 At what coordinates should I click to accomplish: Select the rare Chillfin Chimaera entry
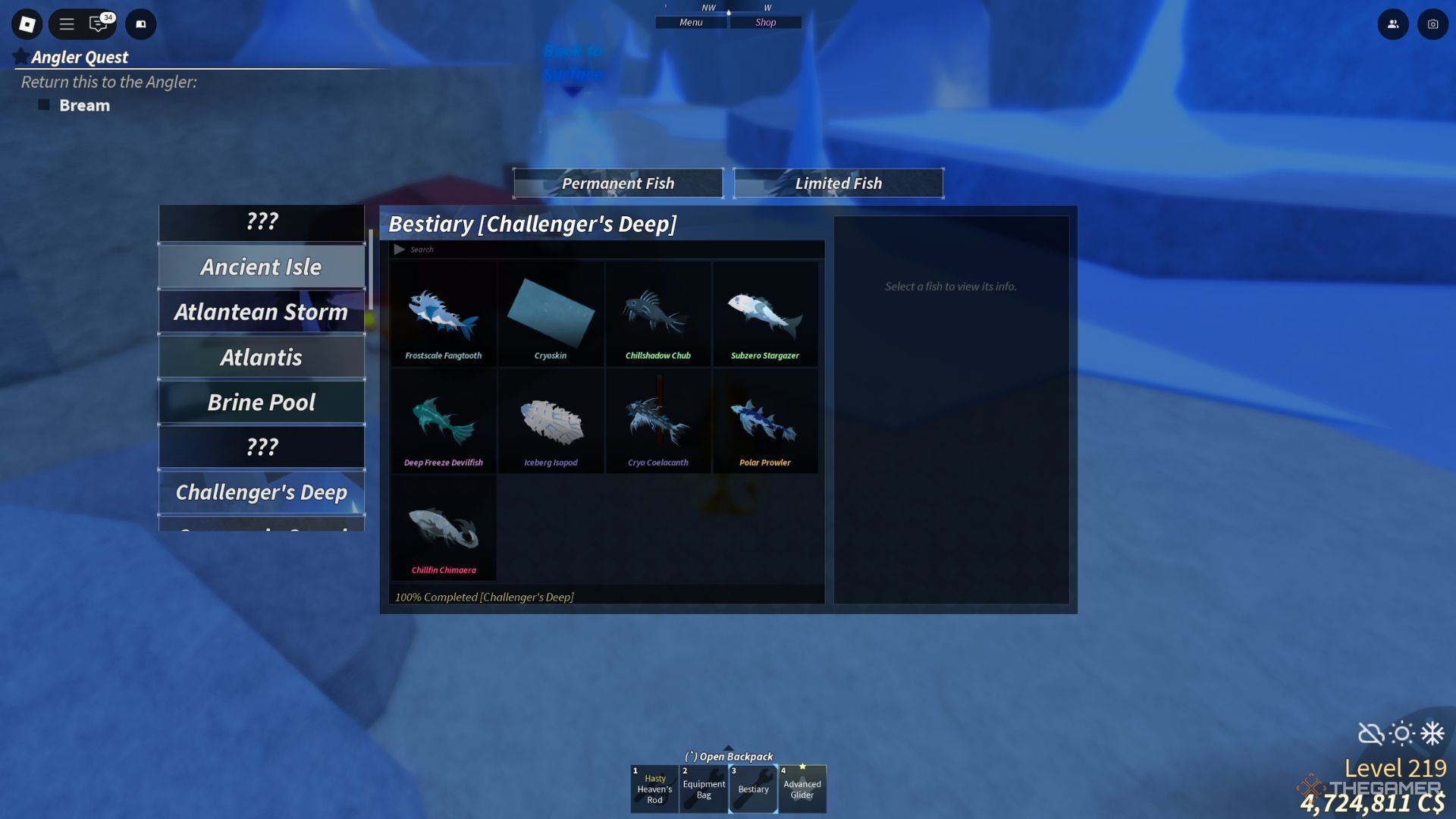(x=444, y=528)
